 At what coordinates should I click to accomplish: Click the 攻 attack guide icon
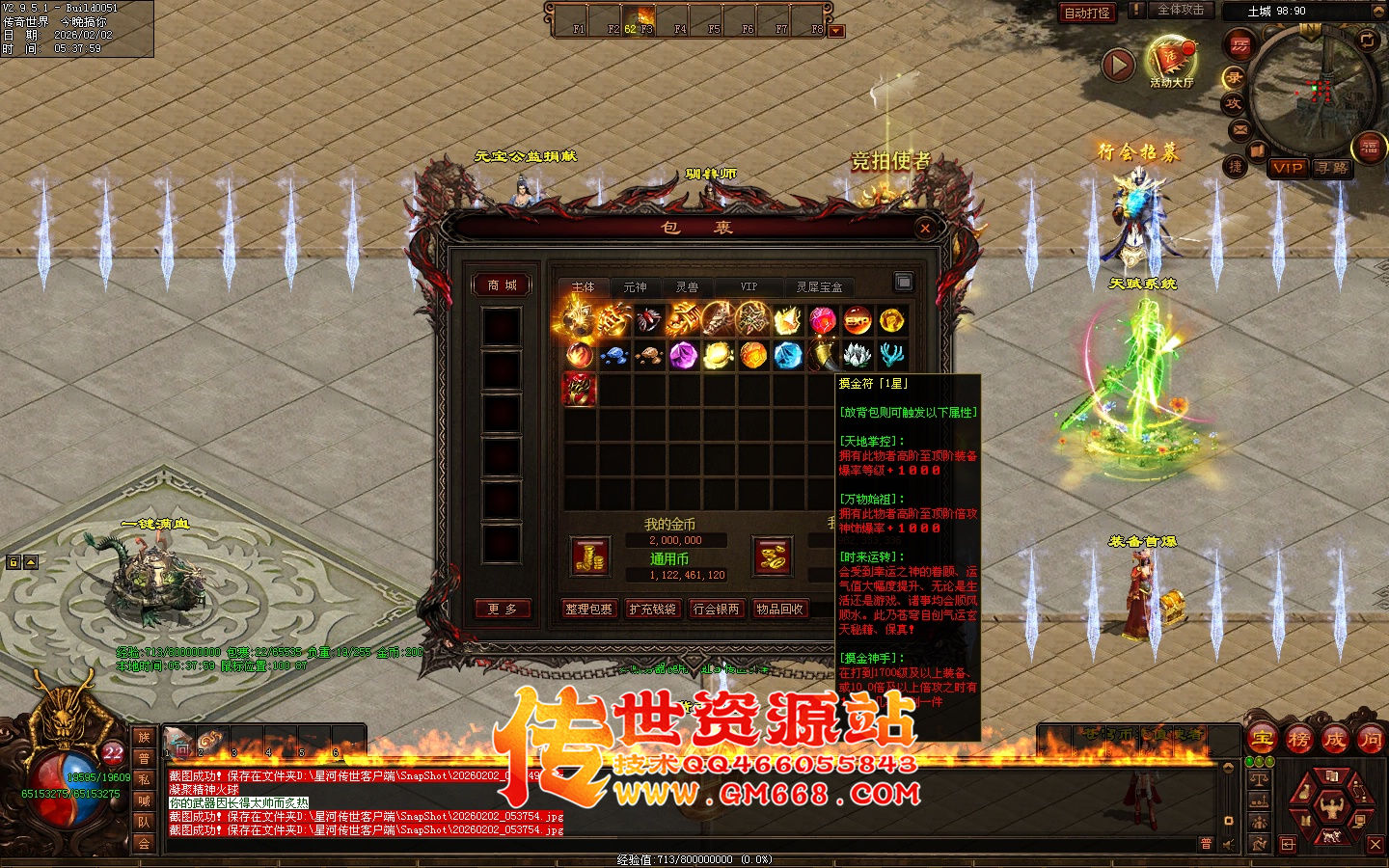(1235, 102)
